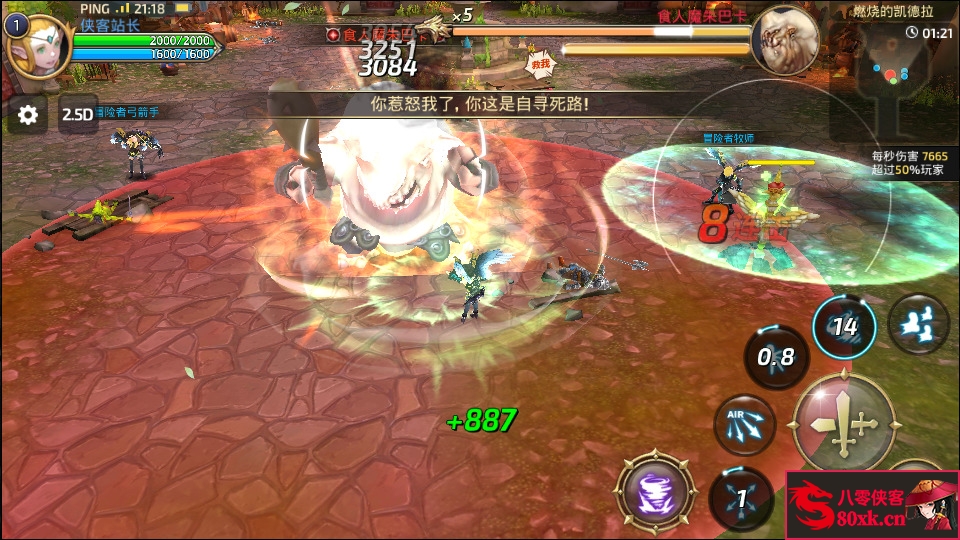
Task: Use the scatter-arrows skill showing 1
Action: click(741, 497)
